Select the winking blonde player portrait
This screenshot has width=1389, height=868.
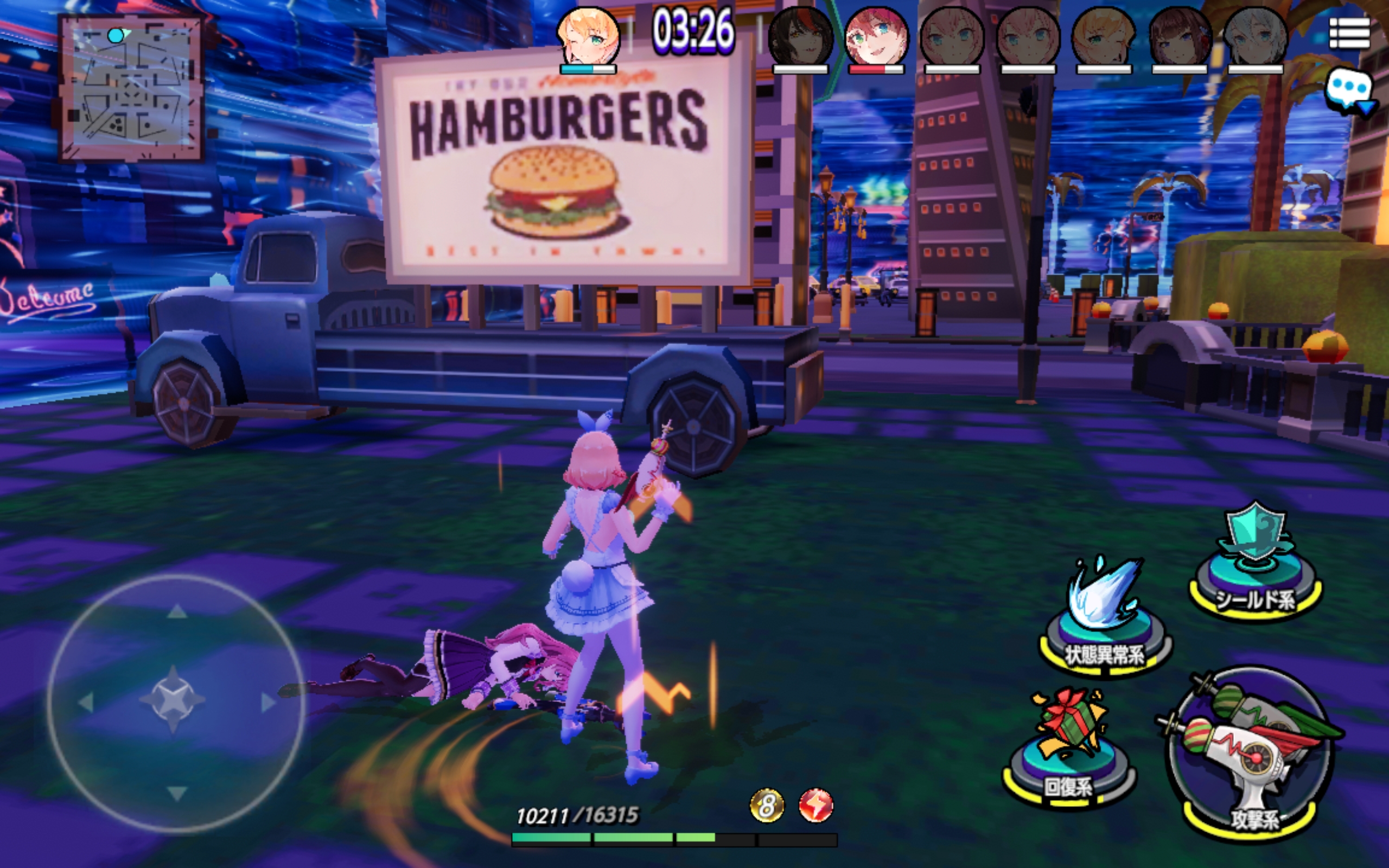tap(588, 37)
